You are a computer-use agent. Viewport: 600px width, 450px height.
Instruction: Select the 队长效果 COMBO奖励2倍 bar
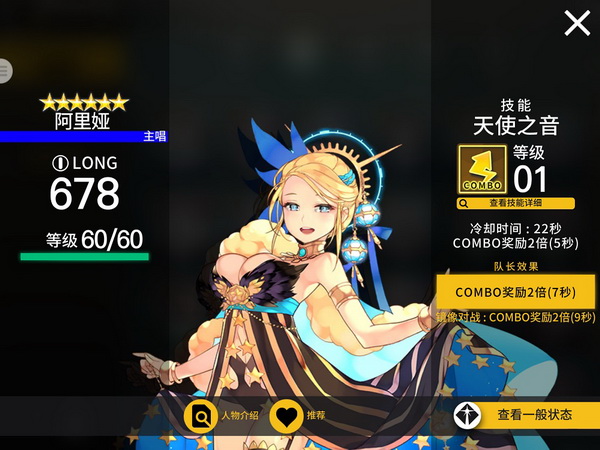(x=517, y=291)
